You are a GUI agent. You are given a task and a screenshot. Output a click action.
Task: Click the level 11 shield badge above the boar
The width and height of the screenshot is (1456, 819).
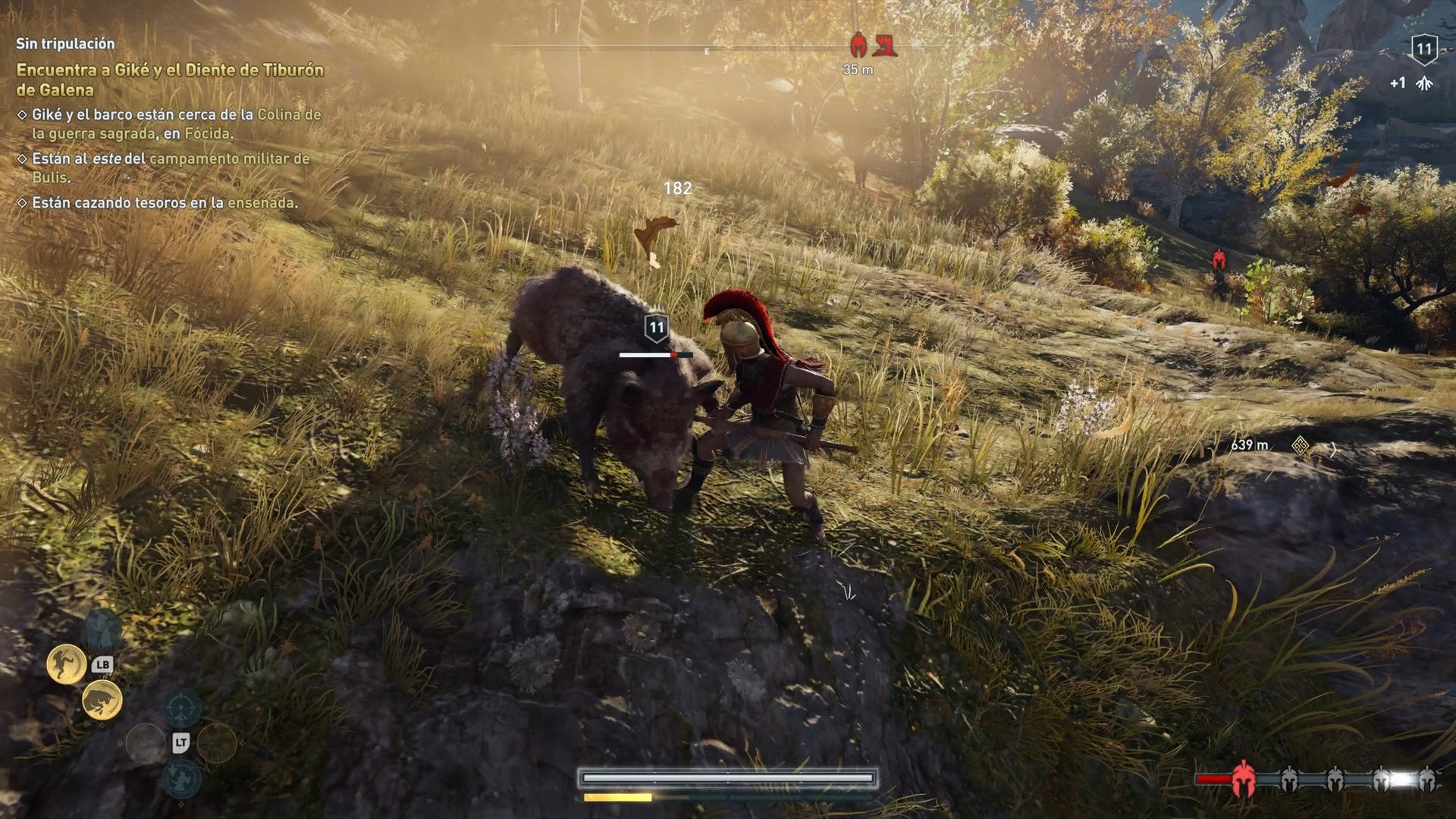point(657,327)
